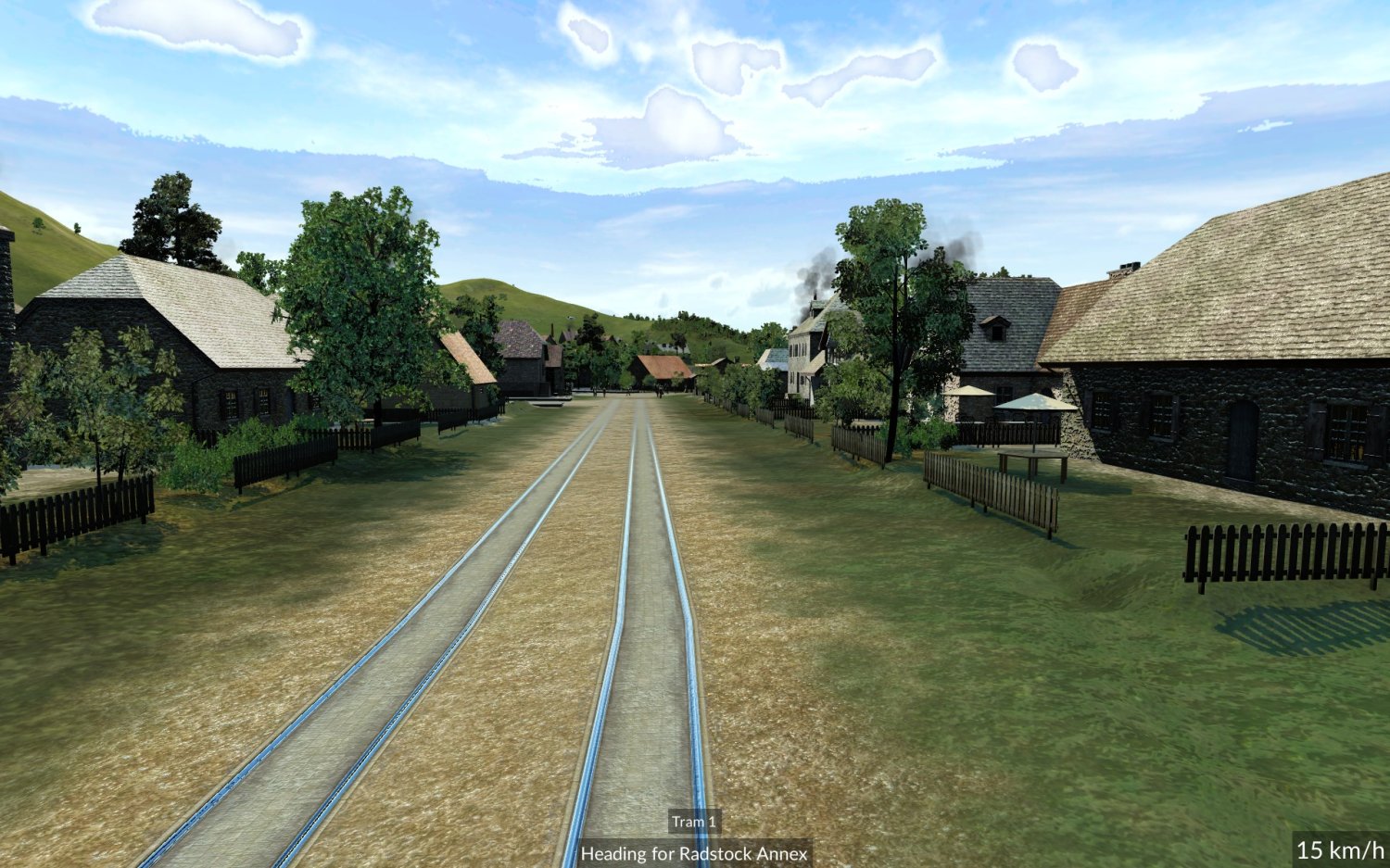Click the 15 km/h speed indicator
Screen dimensions: 1390x868
coord(1340,848)
